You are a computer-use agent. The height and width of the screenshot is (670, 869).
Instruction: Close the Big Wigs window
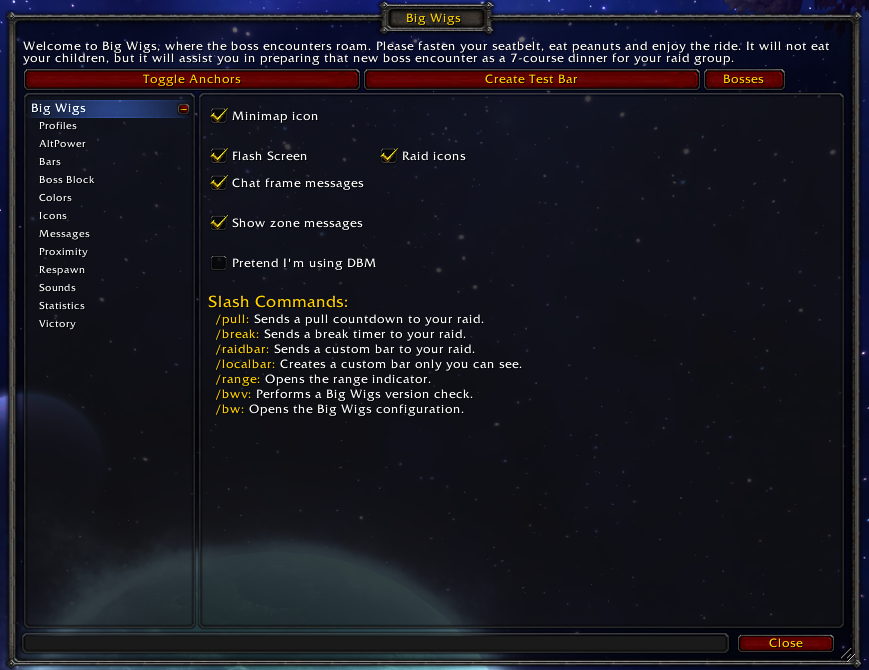(x=785, y=643)
